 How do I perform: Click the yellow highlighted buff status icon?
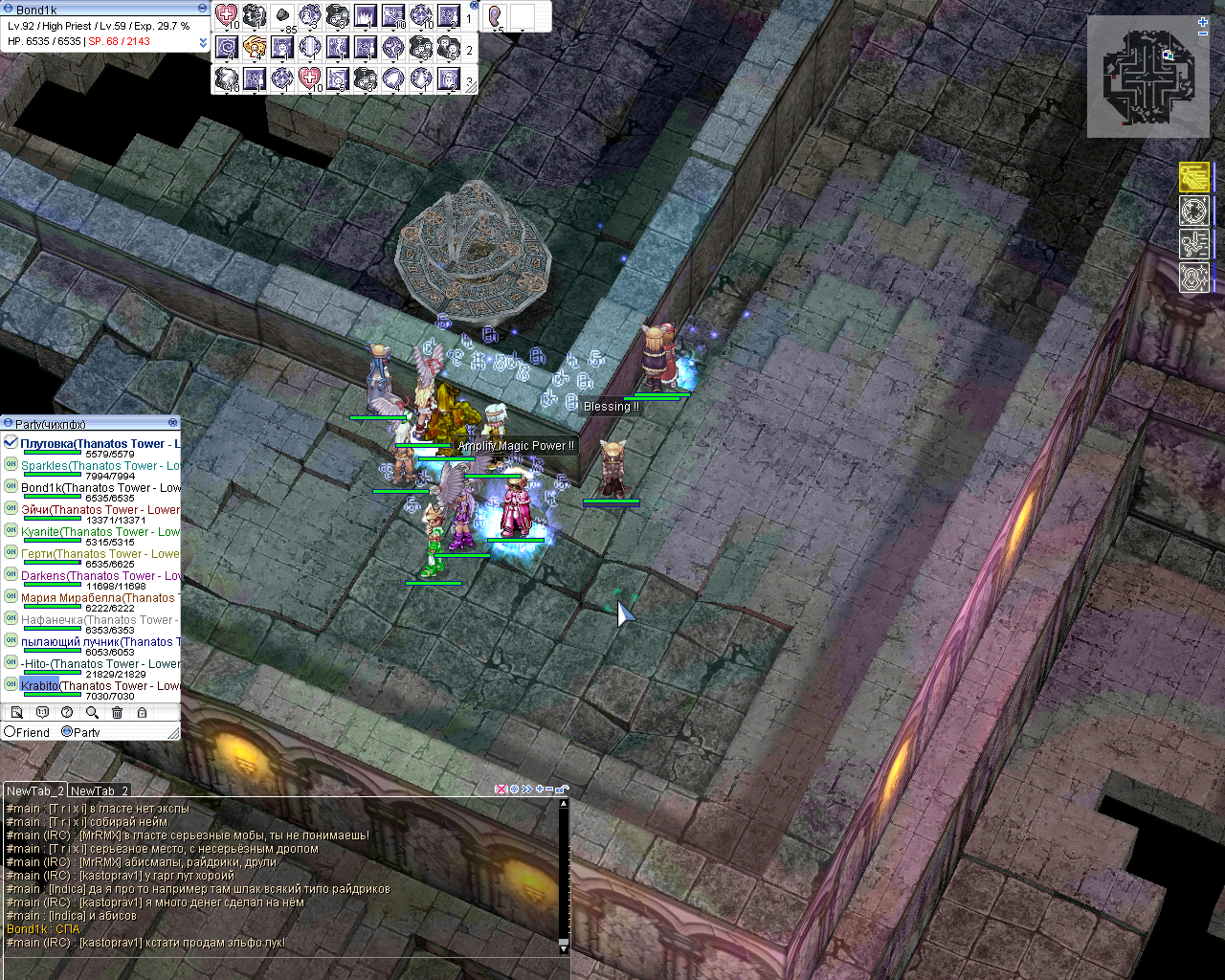click(x=1194, y=178)
